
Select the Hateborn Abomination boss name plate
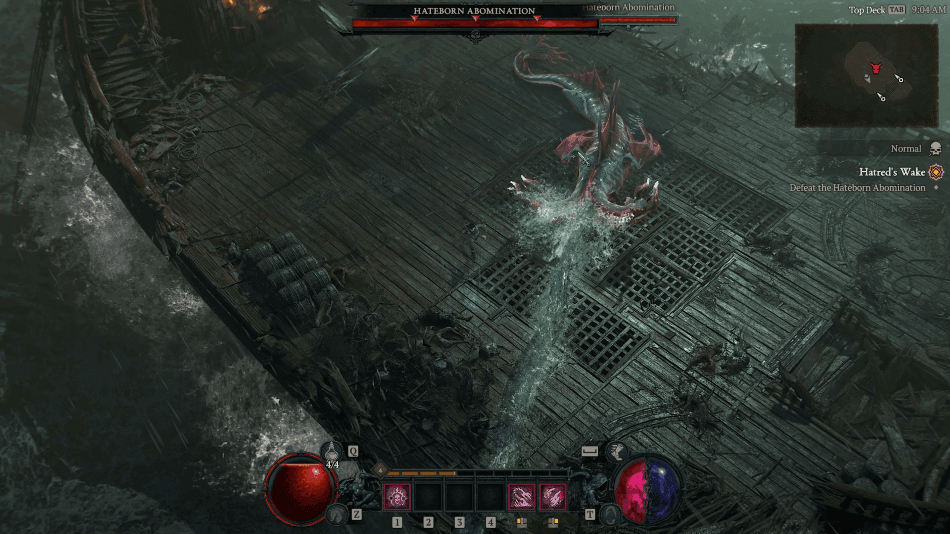pos(475,12)
